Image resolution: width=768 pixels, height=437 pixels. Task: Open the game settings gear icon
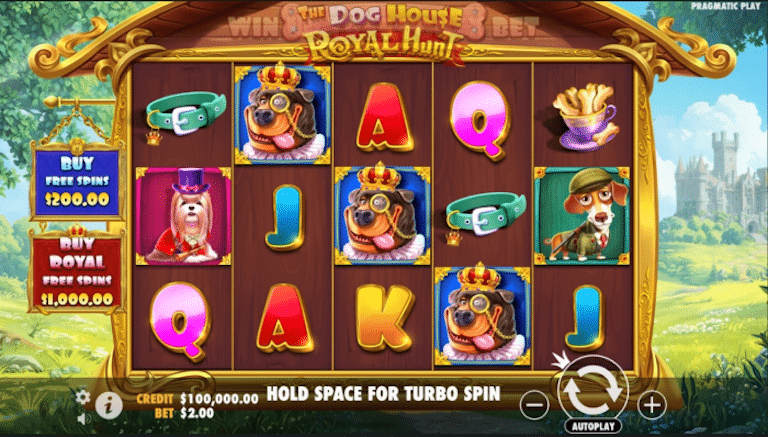(83, 396)
